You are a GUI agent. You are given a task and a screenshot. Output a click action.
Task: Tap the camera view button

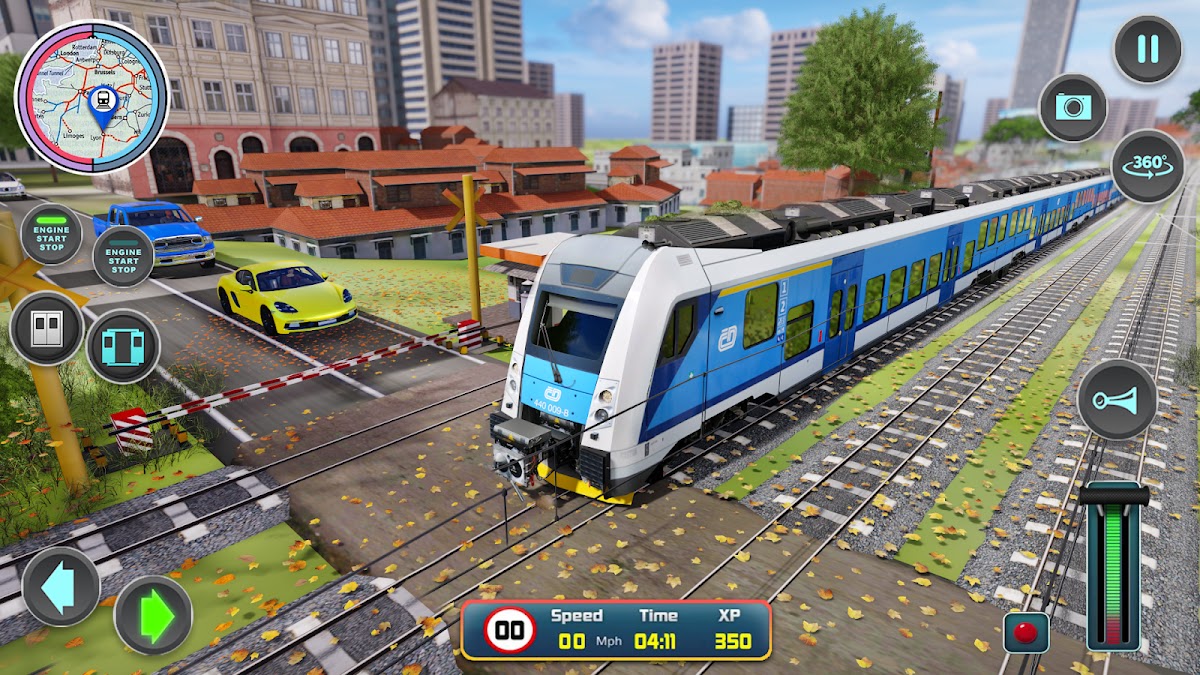1073,108
